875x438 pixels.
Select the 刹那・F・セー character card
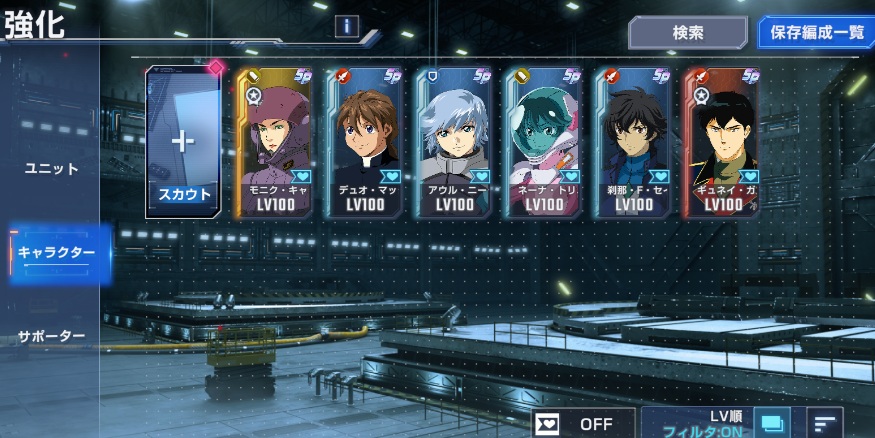pos(634,140)
